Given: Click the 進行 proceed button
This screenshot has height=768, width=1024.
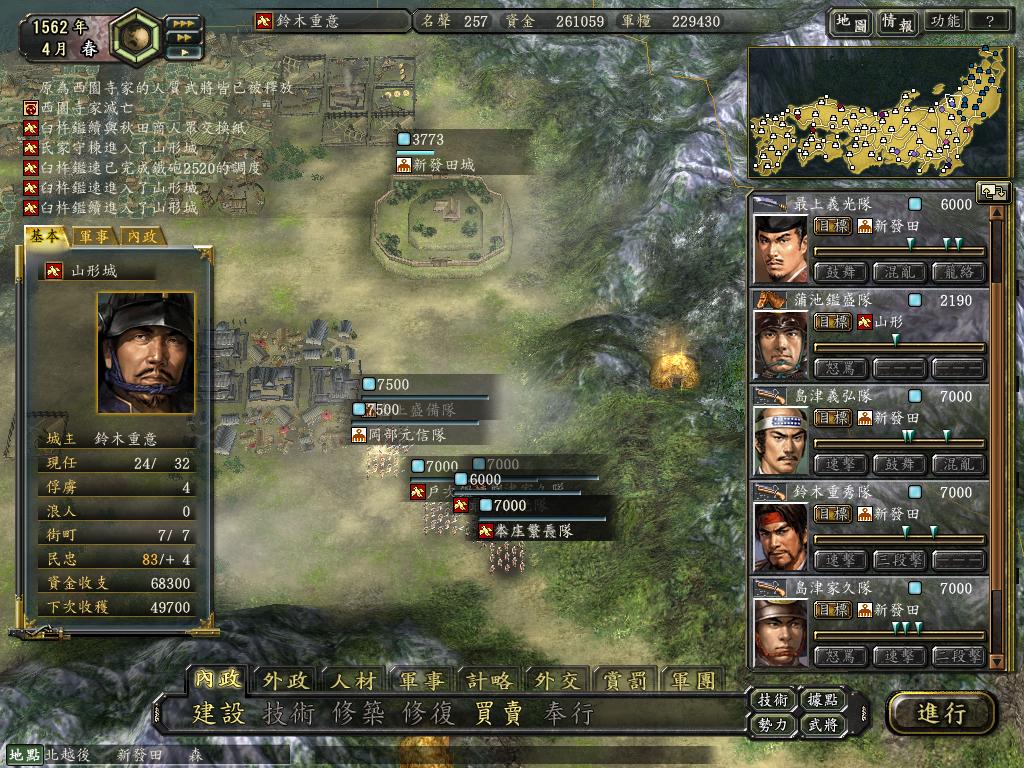Looking at the screenshot, I should pyautogui.click(x=941, y=713).
